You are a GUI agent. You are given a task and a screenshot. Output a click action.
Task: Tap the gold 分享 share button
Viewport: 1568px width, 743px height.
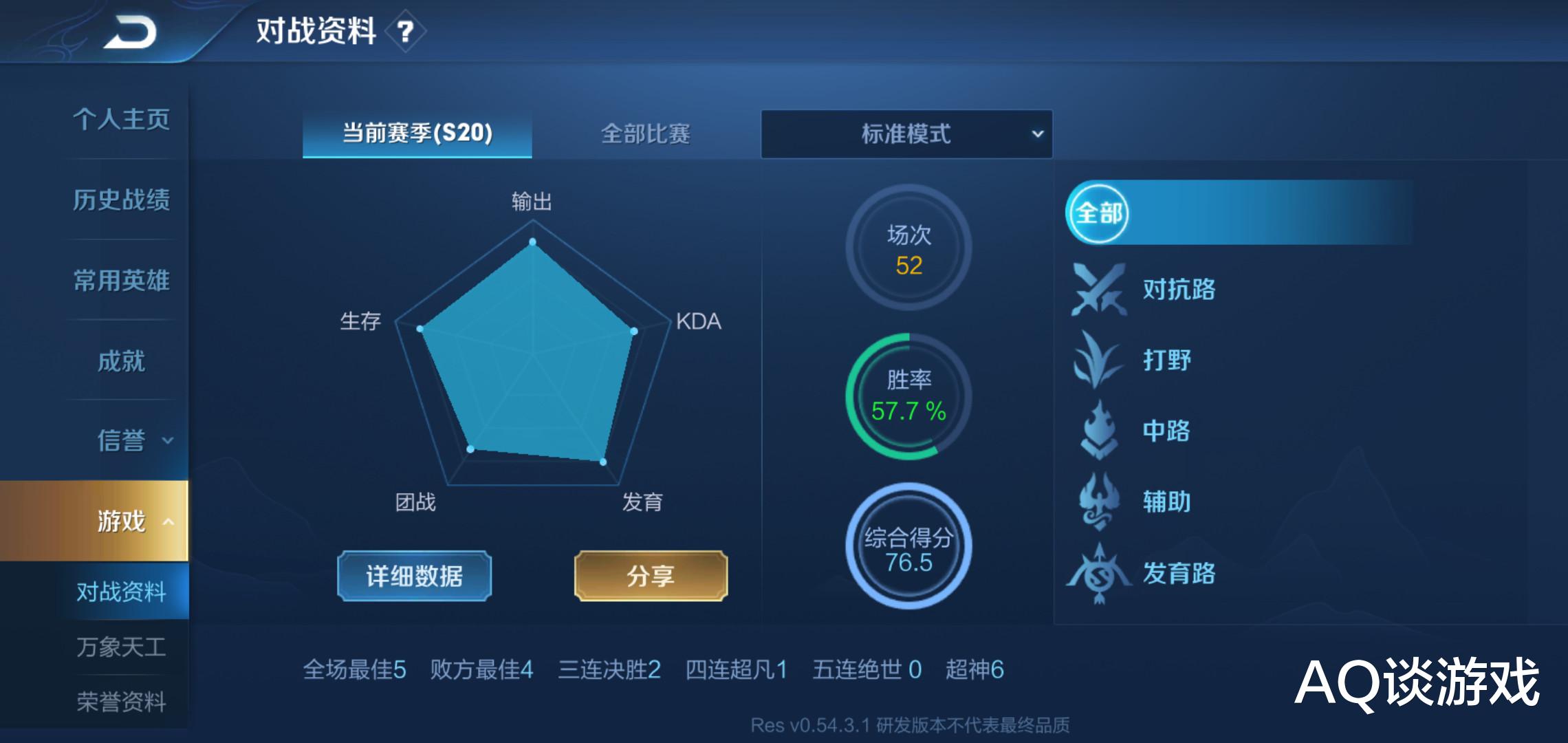(650, 577)
